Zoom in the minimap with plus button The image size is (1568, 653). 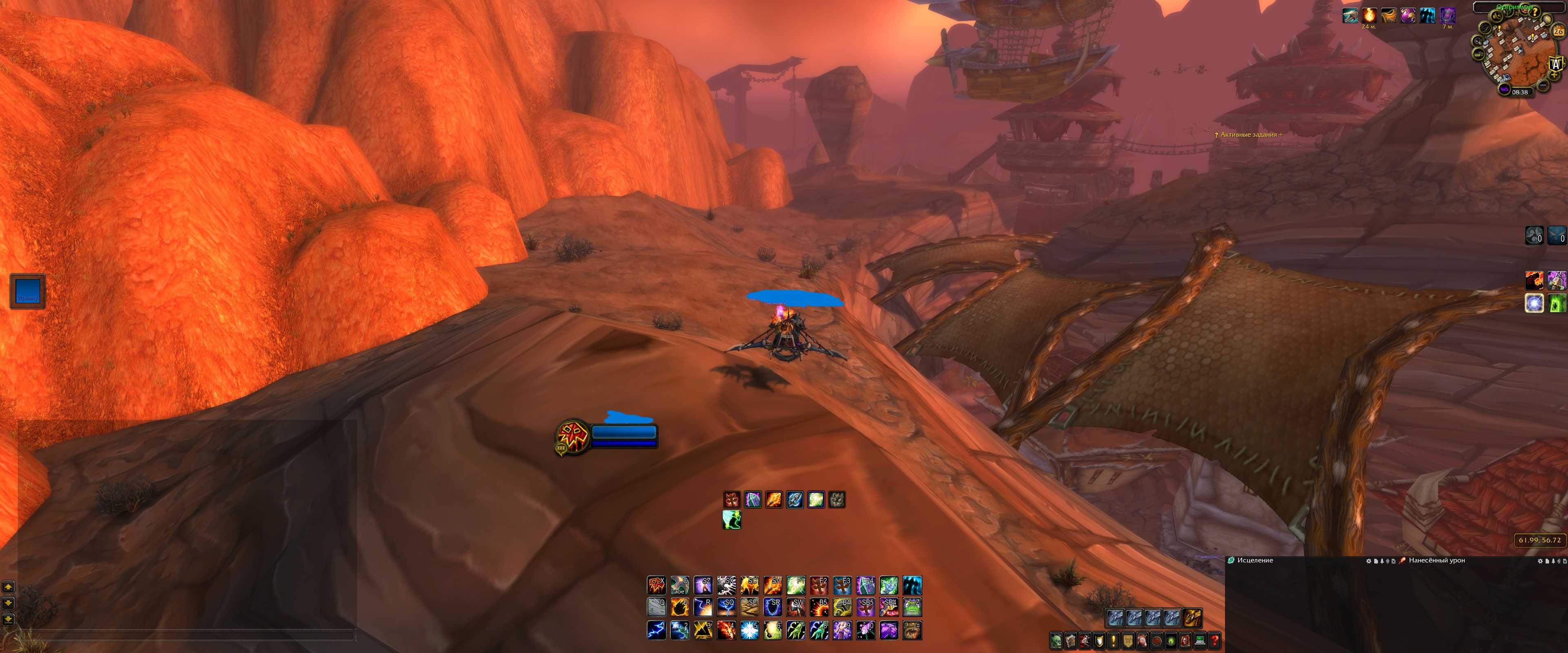[1555, 74]
